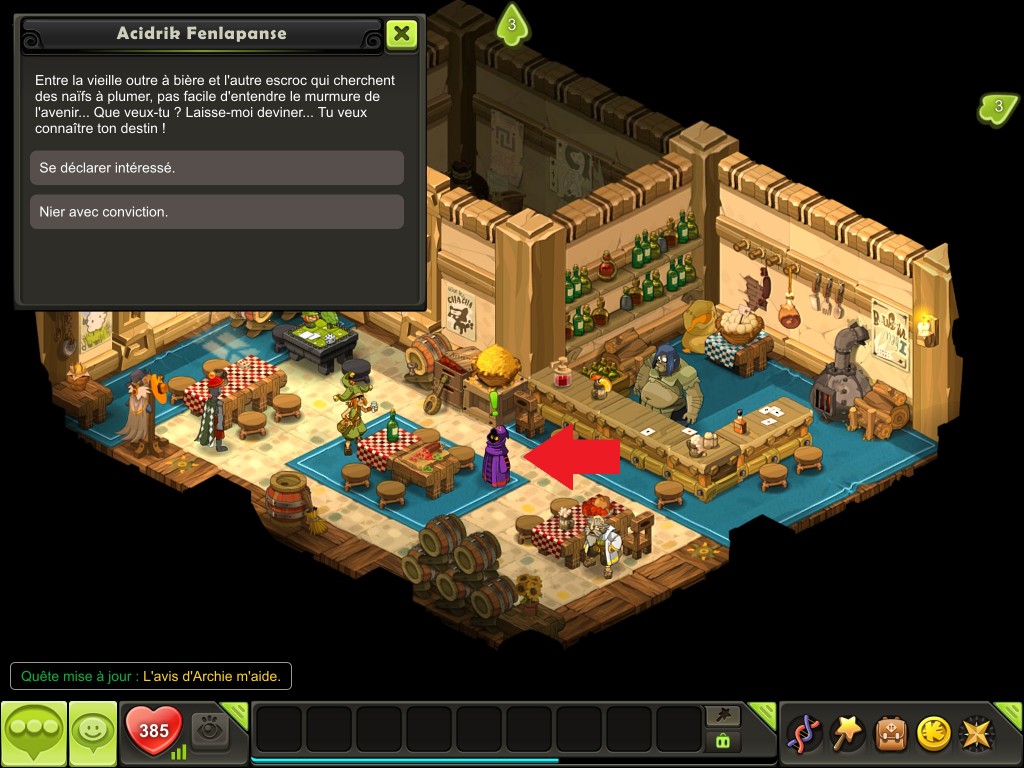
Task: Open the star wand spells icon
Action: pyautogui.click(x=848, y=733)
